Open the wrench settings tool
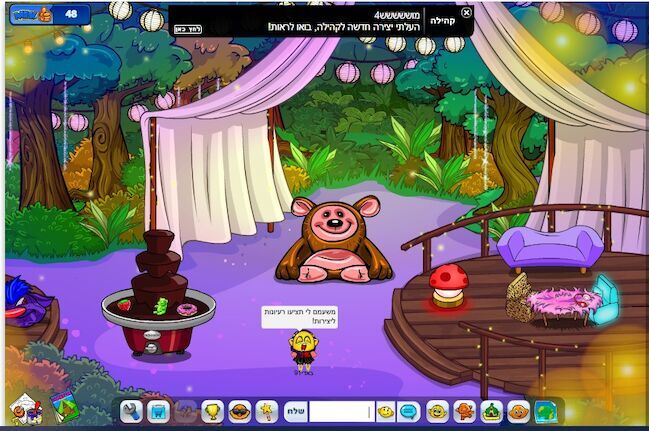The image size is (649, 431). (x=131, y=411)
